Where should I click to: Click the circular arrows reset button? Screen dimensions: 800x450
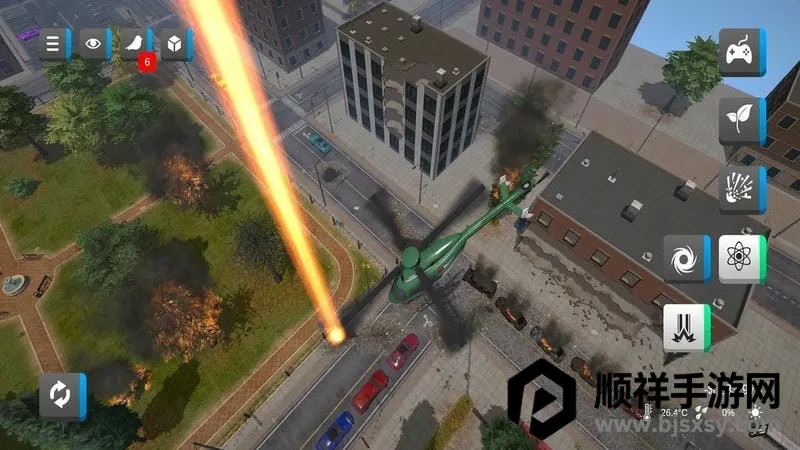click(x=62, y=396)
